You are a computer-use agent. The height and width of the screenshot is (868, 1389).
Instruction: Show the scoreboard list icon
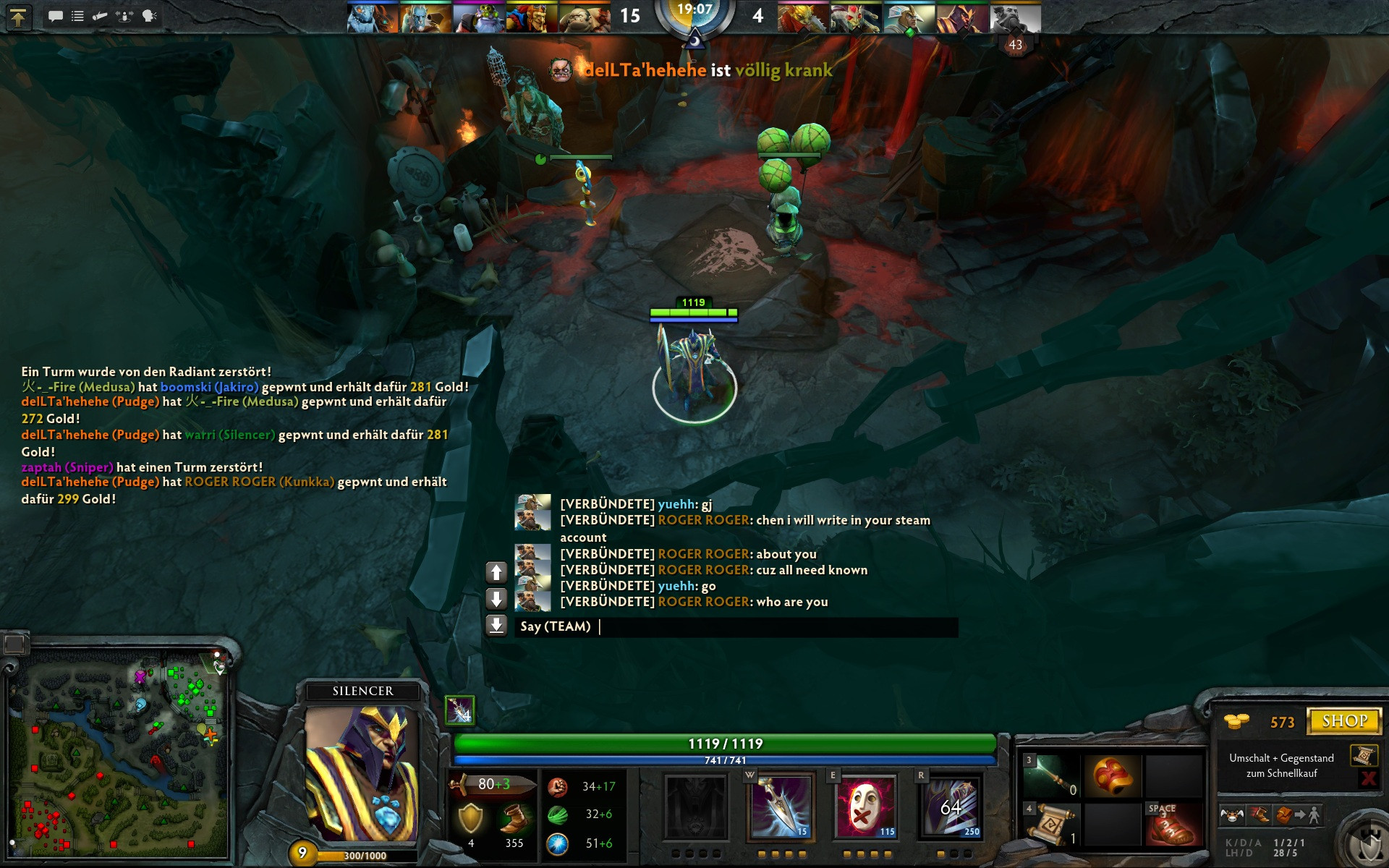(77, 16)
